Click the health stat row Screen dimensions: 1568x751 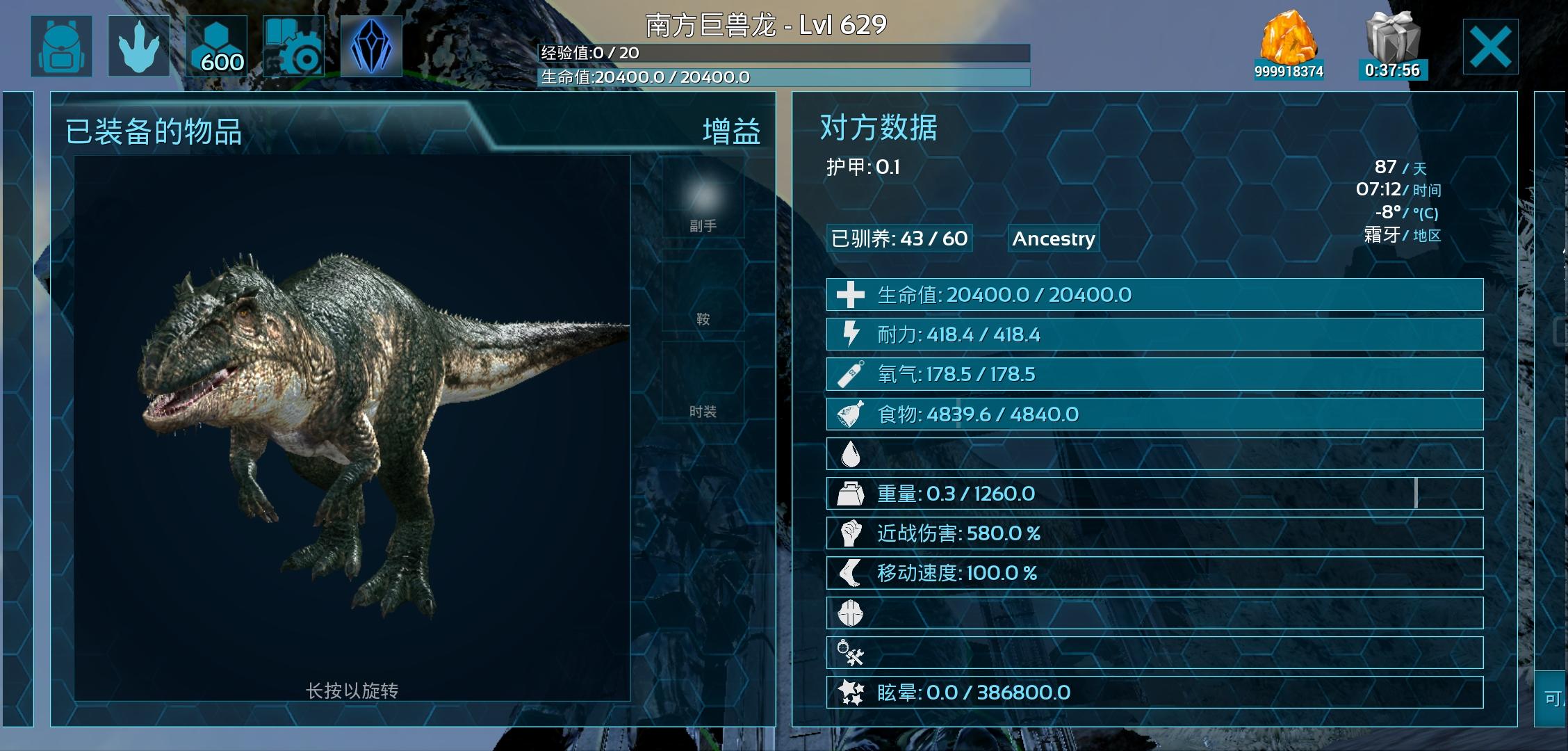(x=1154, y=295)
